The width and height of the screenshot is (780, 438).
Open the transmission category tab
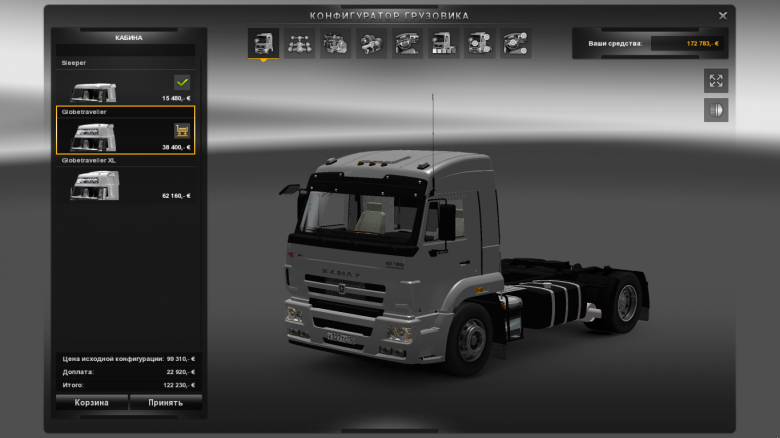(x=371, y=43)
